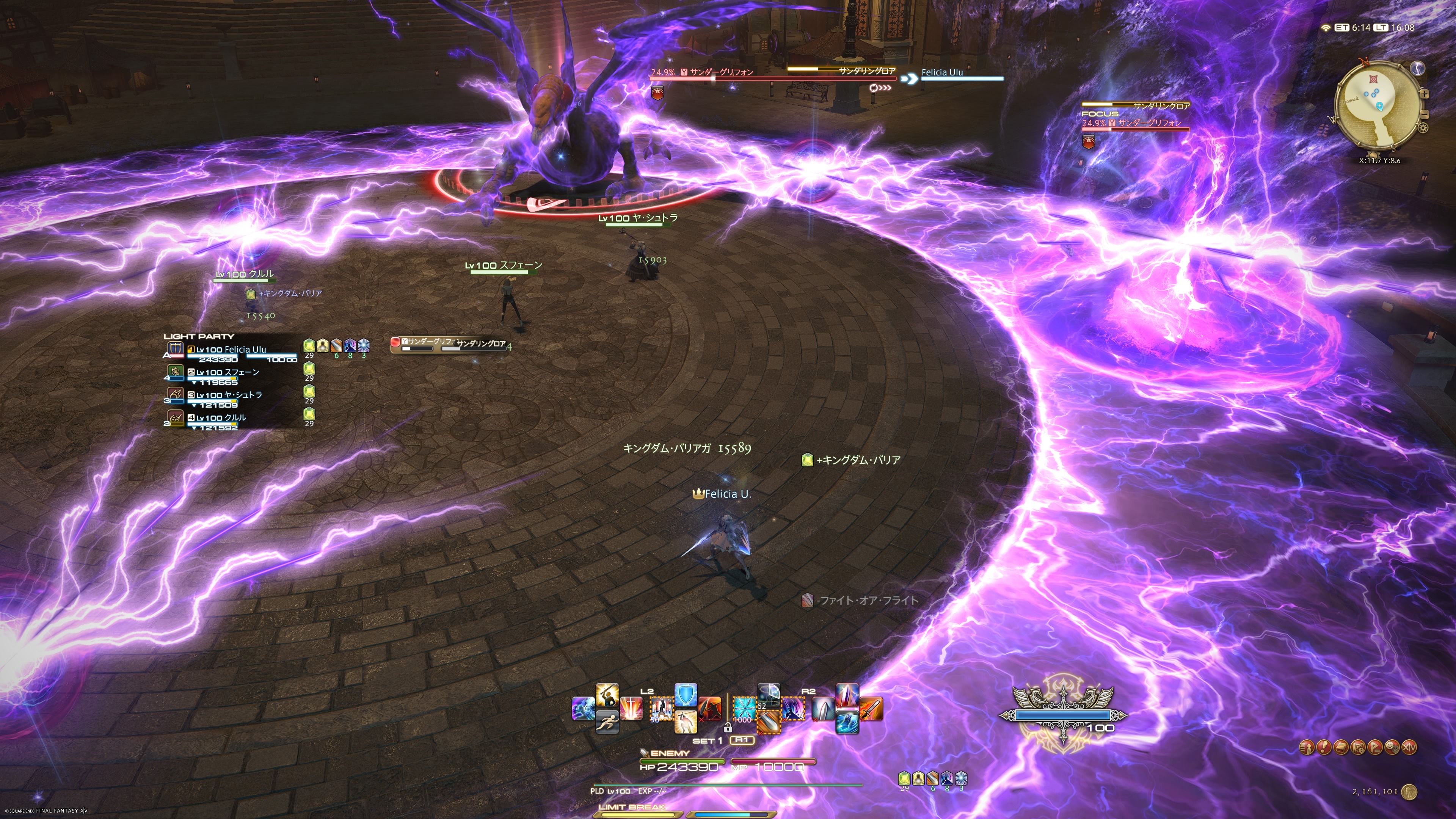Screen dimensions: 1456x819
Task: Open the character menu icon
Action: [1307, 747]
